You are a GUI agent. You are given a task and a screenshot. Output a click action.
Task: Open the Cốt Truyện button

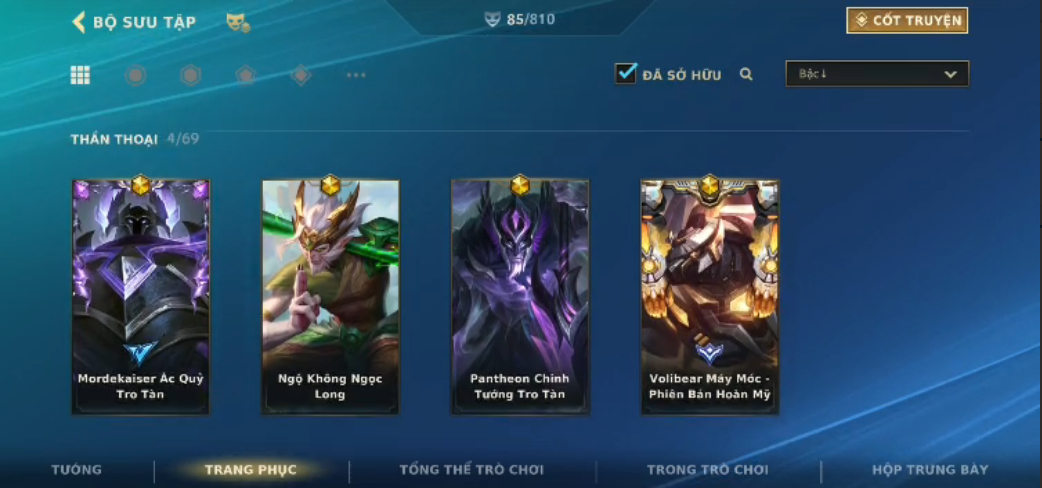pos(907,20)
